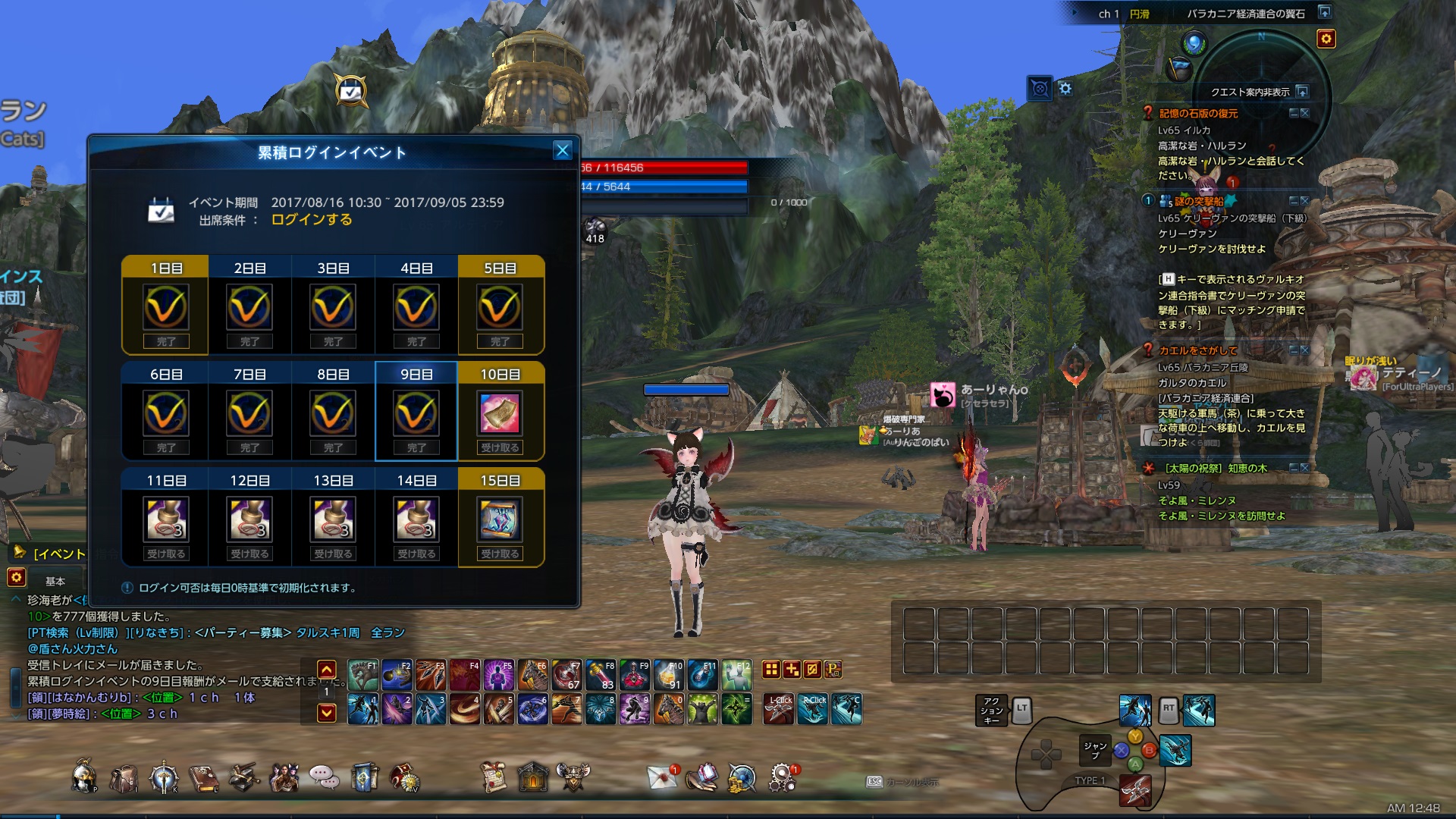Viewport: 1456px width, 819px height.
Task: Open the chat settings gear button
Action: click(x=16, y=578)
